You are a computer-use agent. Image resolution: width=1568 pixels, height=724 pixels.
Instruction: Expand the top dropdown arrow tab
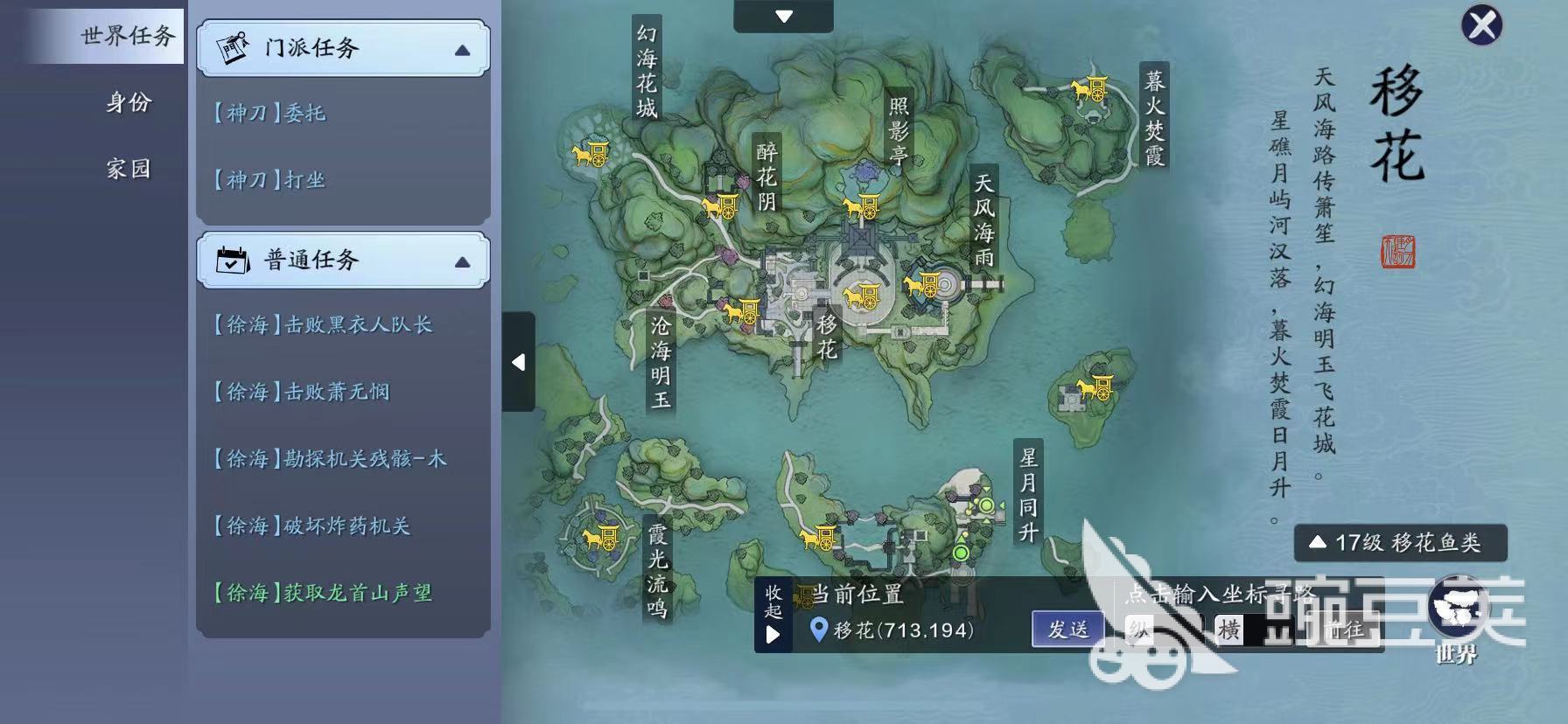coord(783,16)
